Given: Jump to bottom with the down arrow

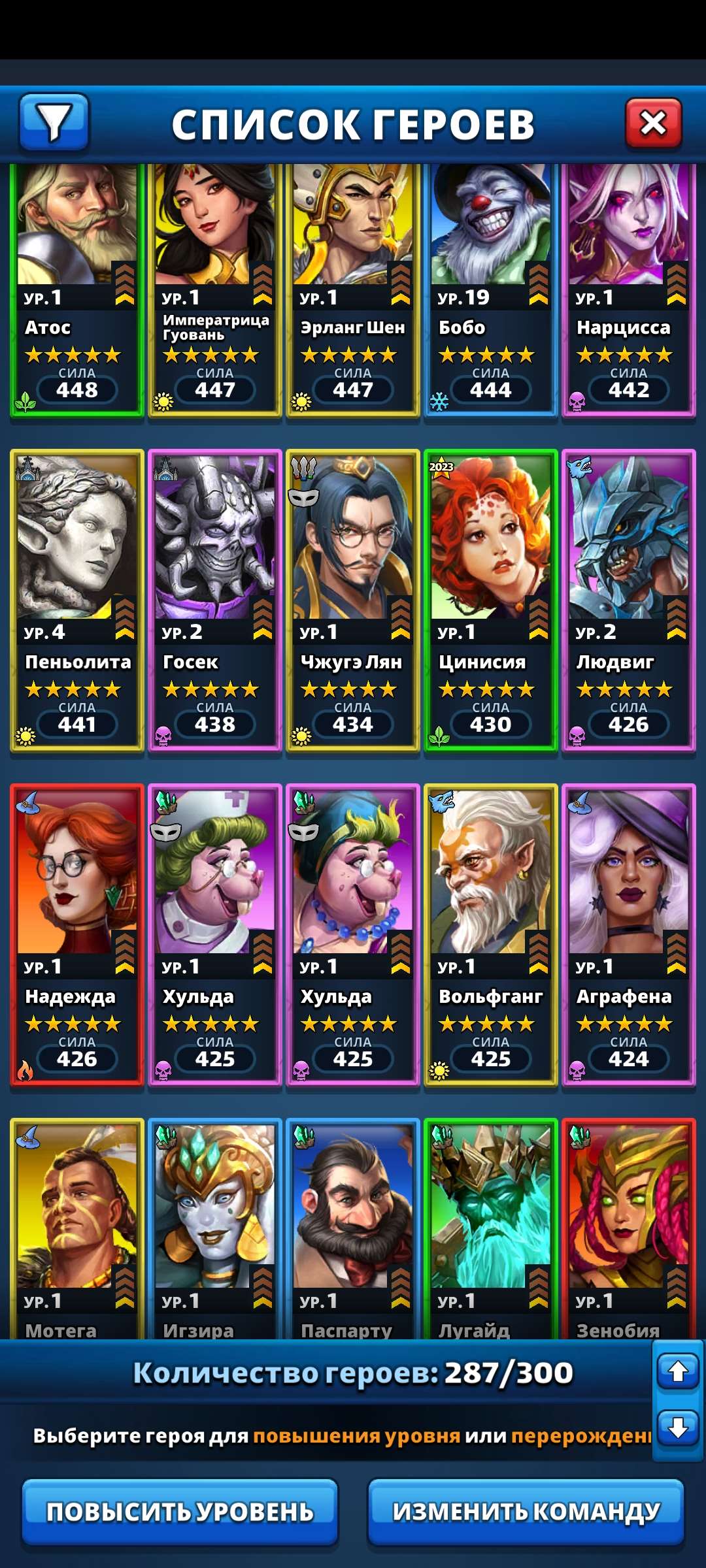Looking at the screenshot, I should tap(678, 1427).
